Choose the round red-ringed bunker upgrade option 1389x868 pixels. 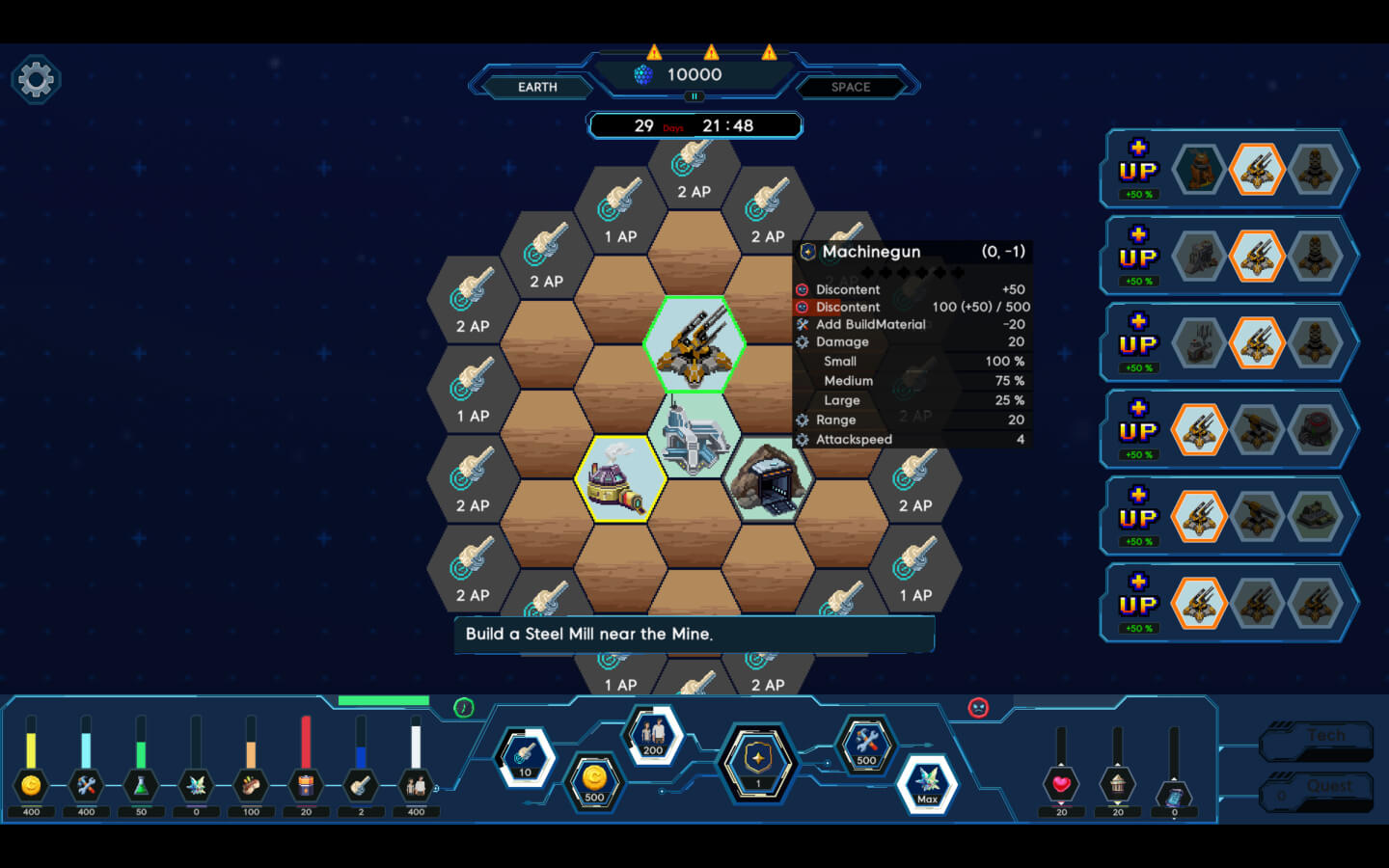point(1315,430)
